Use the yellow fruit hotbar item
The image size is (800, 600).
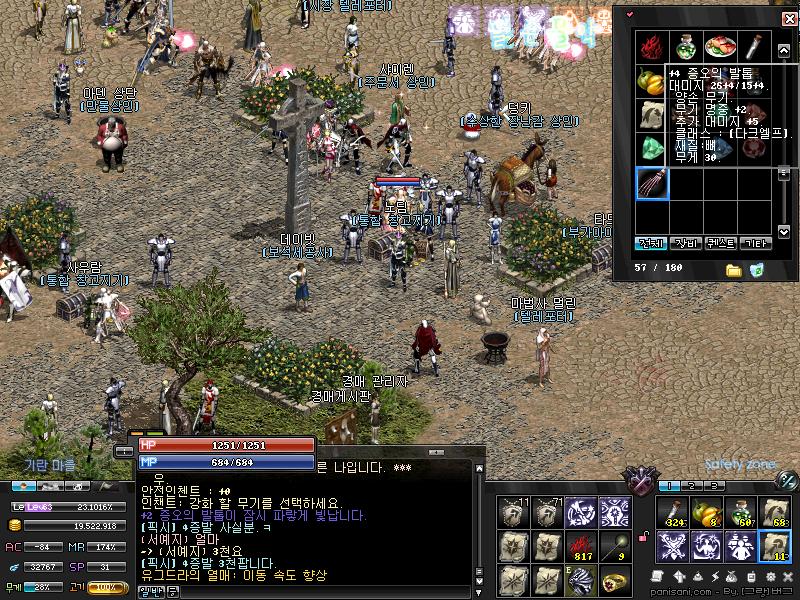coord(706,511)
